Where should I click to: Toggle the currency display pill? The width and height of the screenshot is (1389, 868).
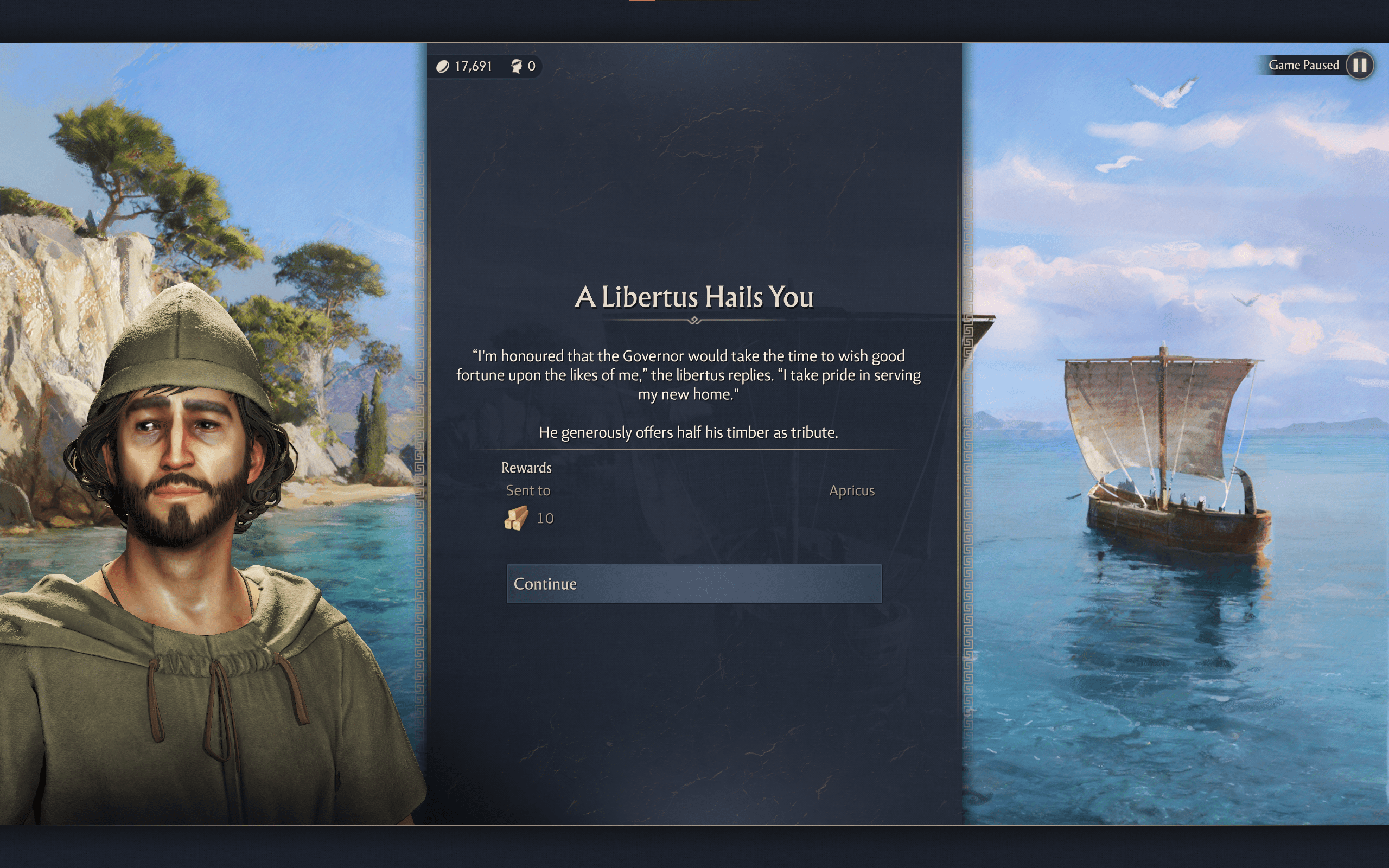(x=488, y=66)
